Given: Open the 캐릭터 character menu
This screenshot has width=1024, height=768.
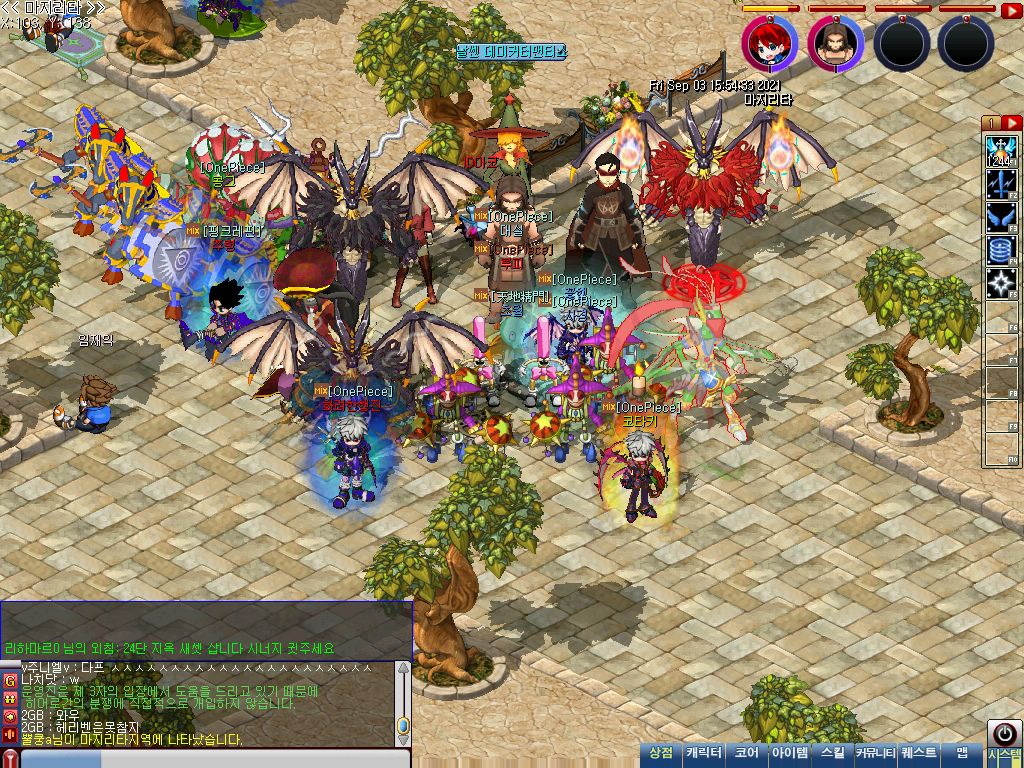Looking at the screenshot, I should (x=704, y=753).
